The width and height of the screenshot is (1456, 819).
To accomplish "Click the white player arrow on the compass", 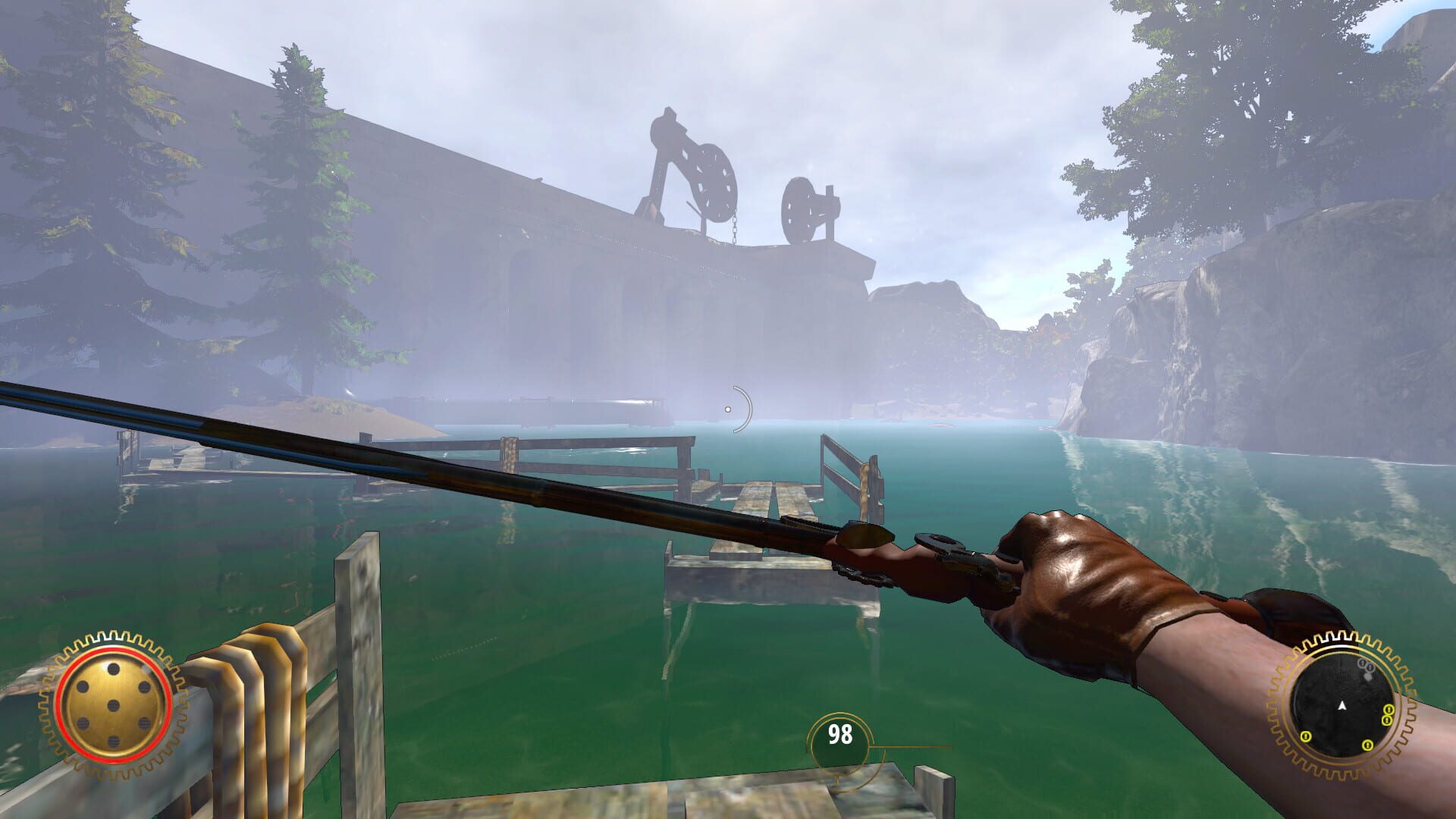I will pos(1342,705).
